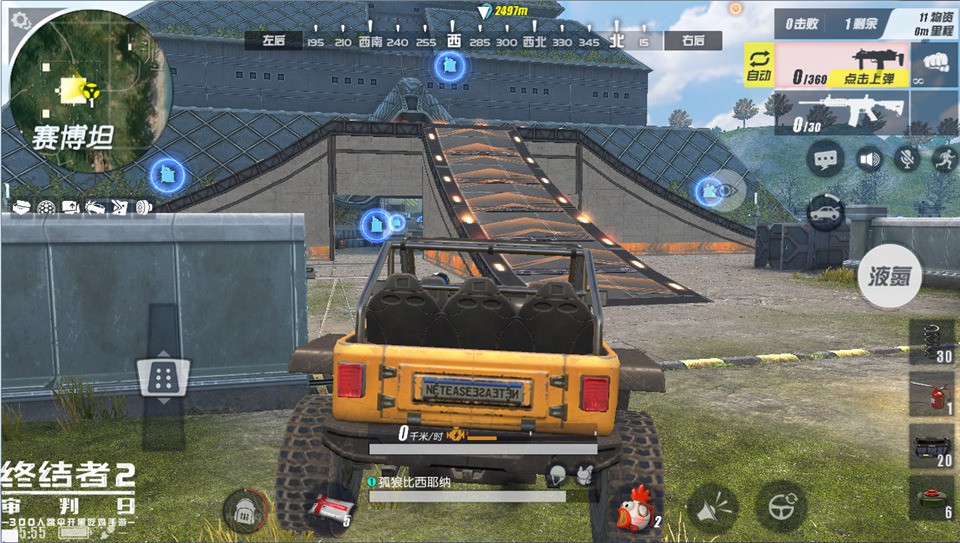
Task: Activate the 液氮 nitro boost button
Action: (889, 276)
